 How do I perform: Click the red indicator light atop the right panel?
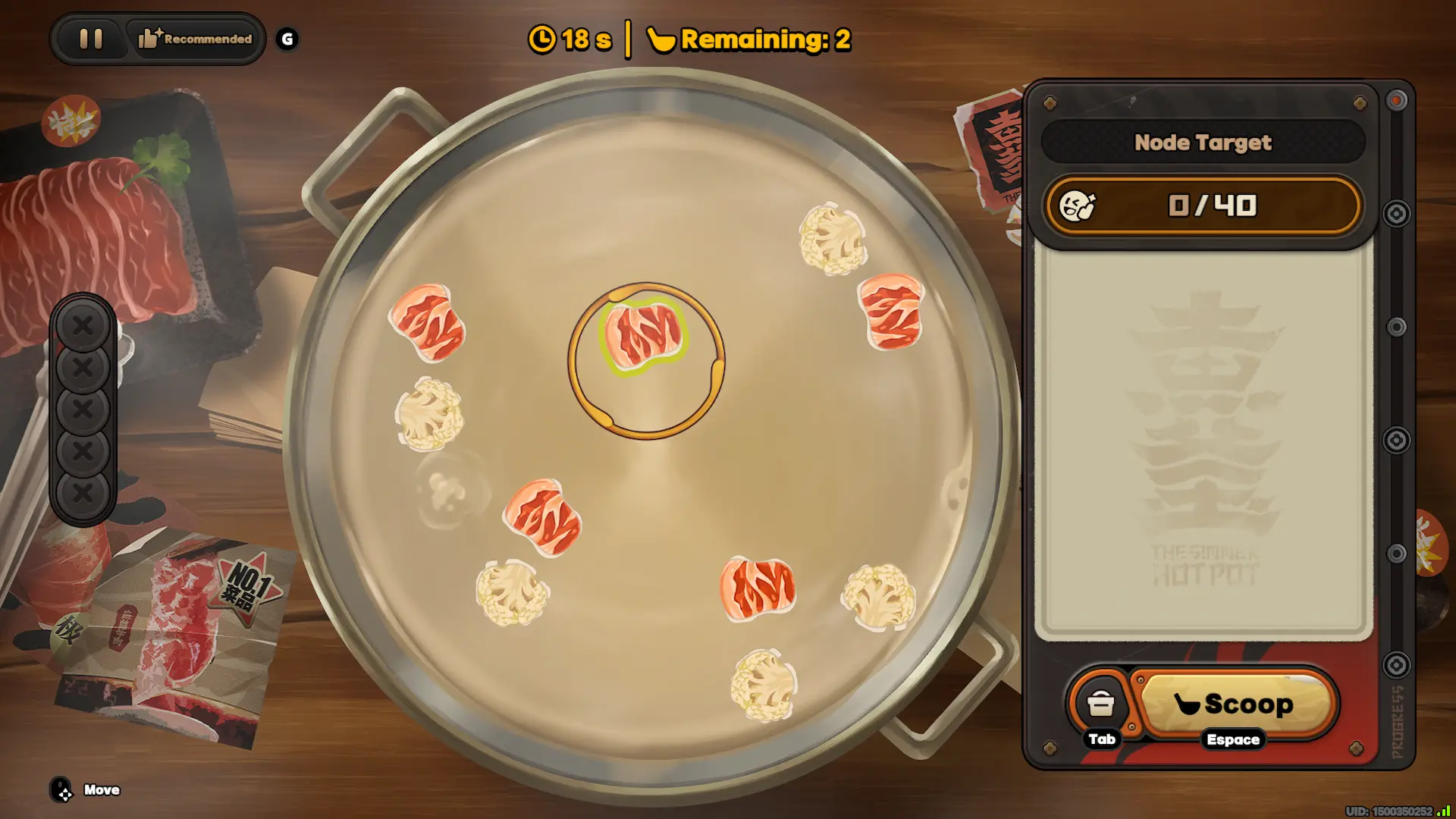1398,101
